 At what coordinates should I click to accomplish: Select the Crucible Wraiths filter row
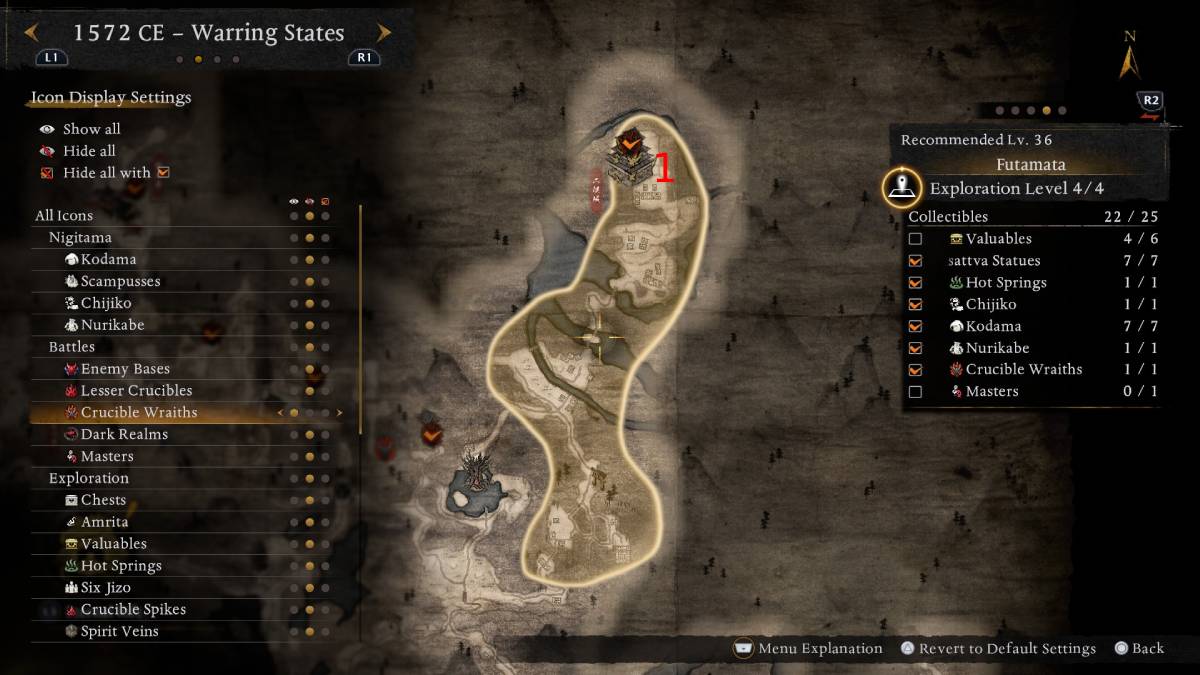pos(139,412)
